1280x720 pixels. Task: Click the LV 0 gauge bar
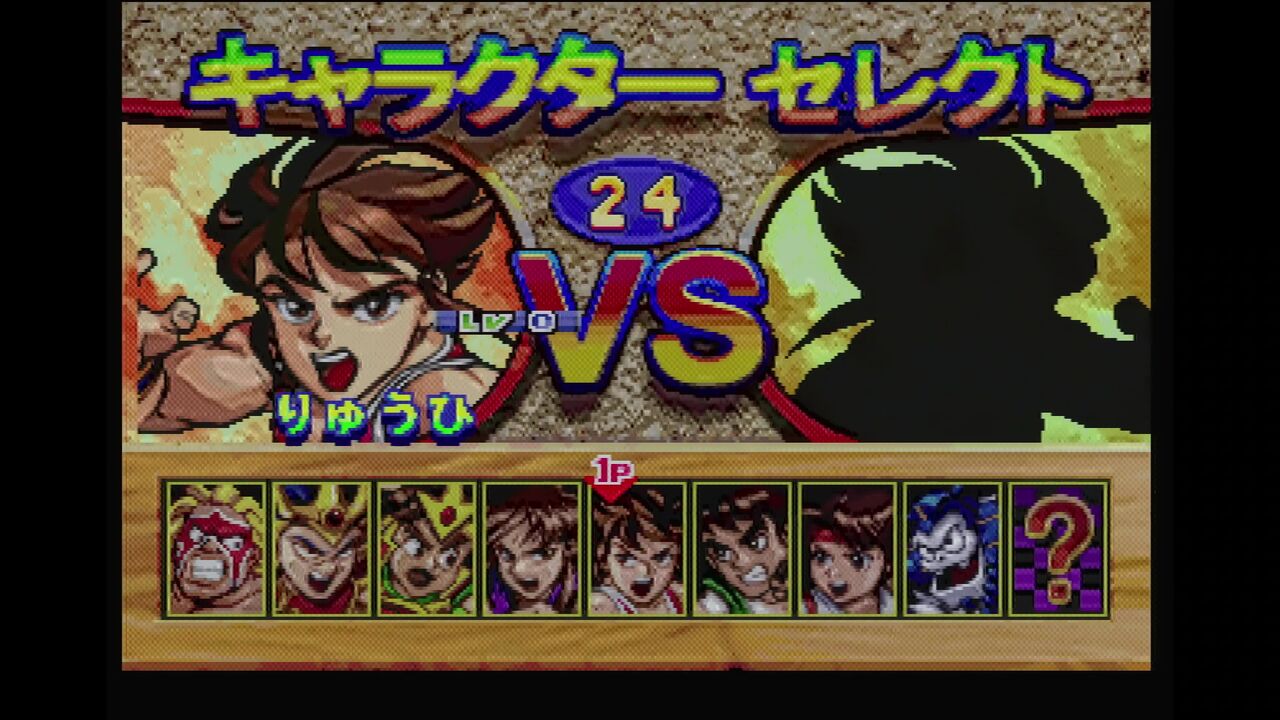510,320
